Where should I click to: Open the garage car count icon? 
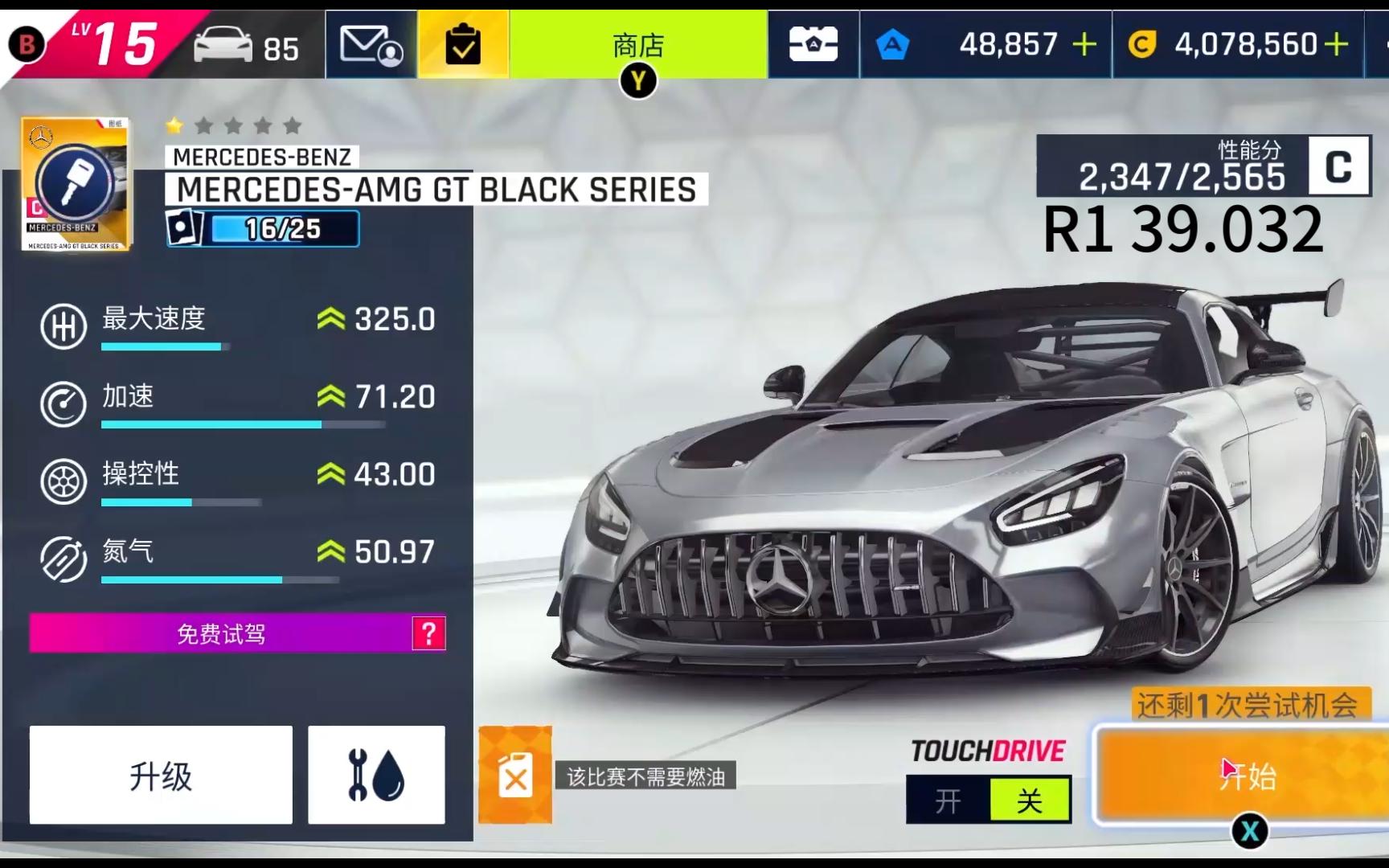tap(246, 46)
